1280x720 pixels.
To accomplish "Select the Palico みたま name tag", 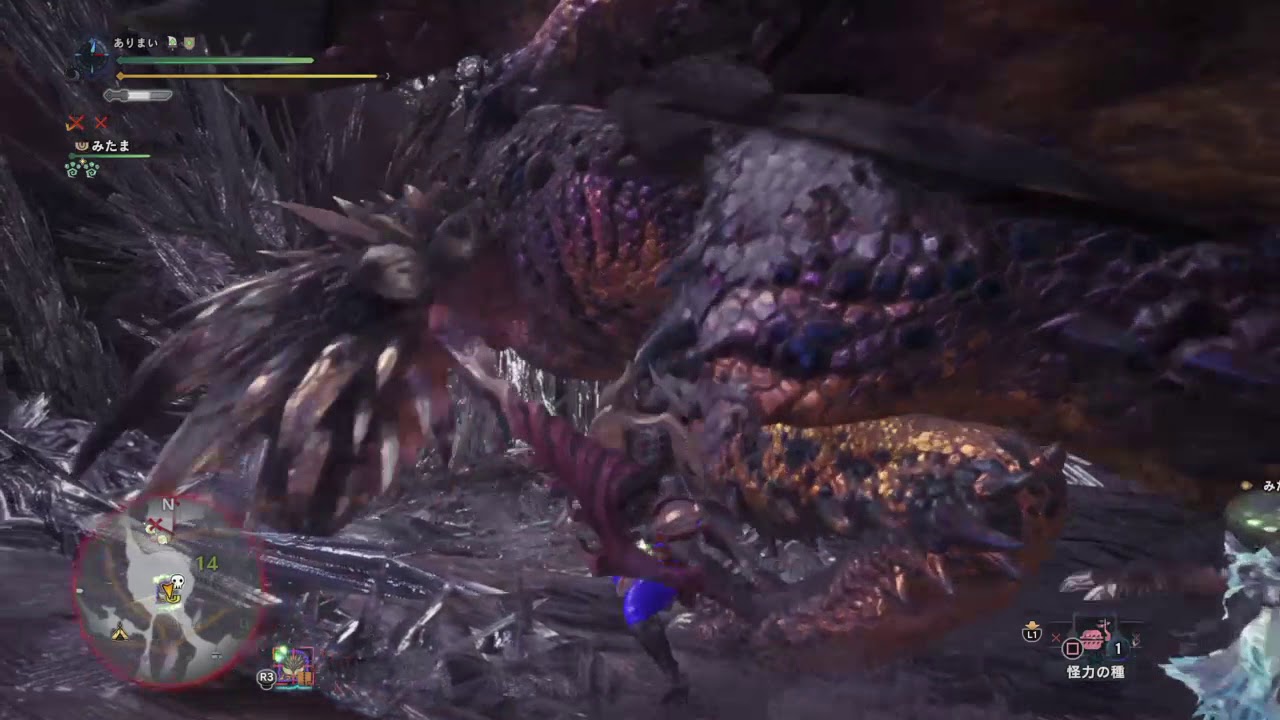I will [110, 145].
